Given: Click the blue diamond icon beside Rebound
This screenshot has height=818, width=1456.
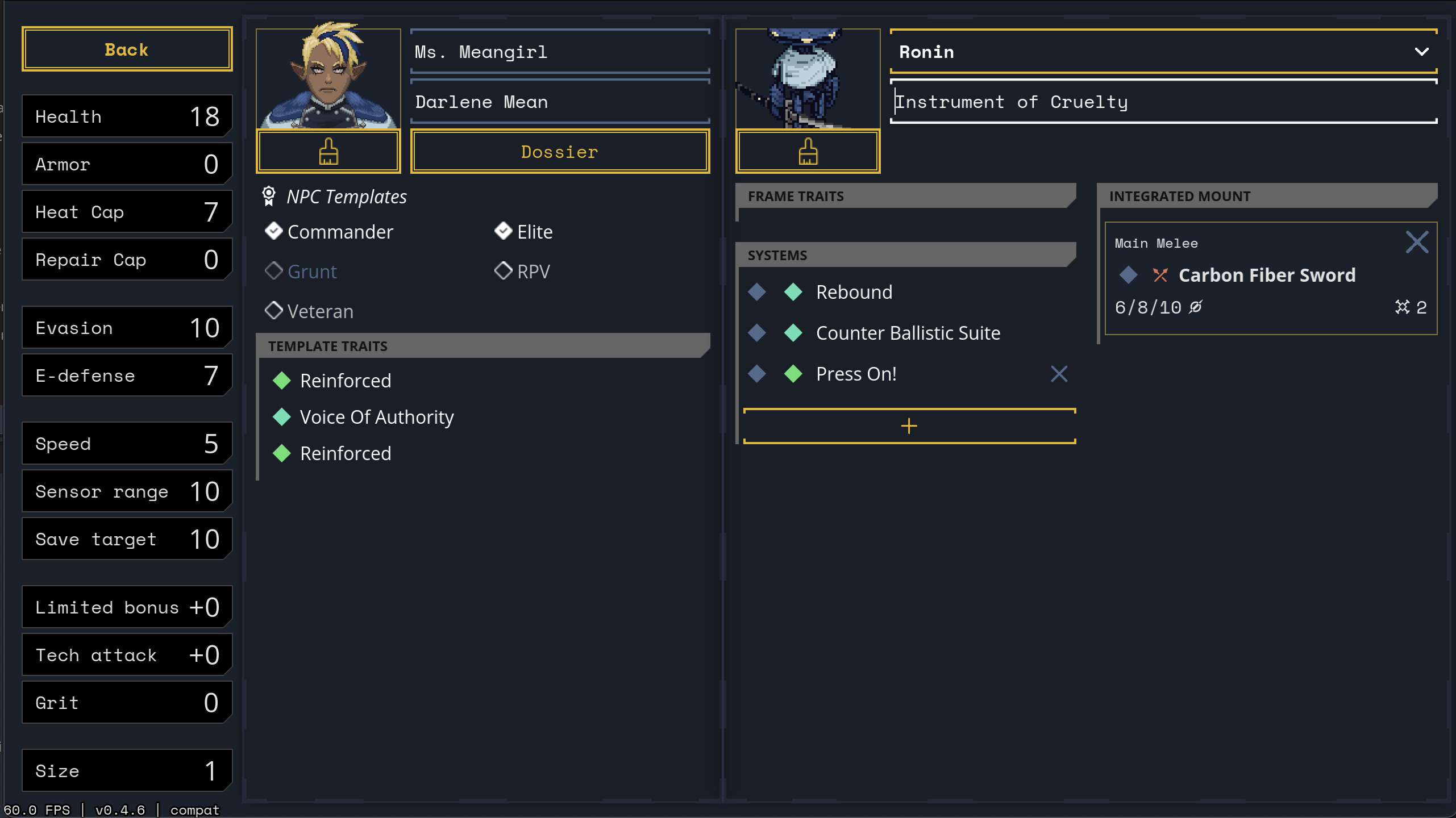Looking at the screenshot, I should pos(757,291).
